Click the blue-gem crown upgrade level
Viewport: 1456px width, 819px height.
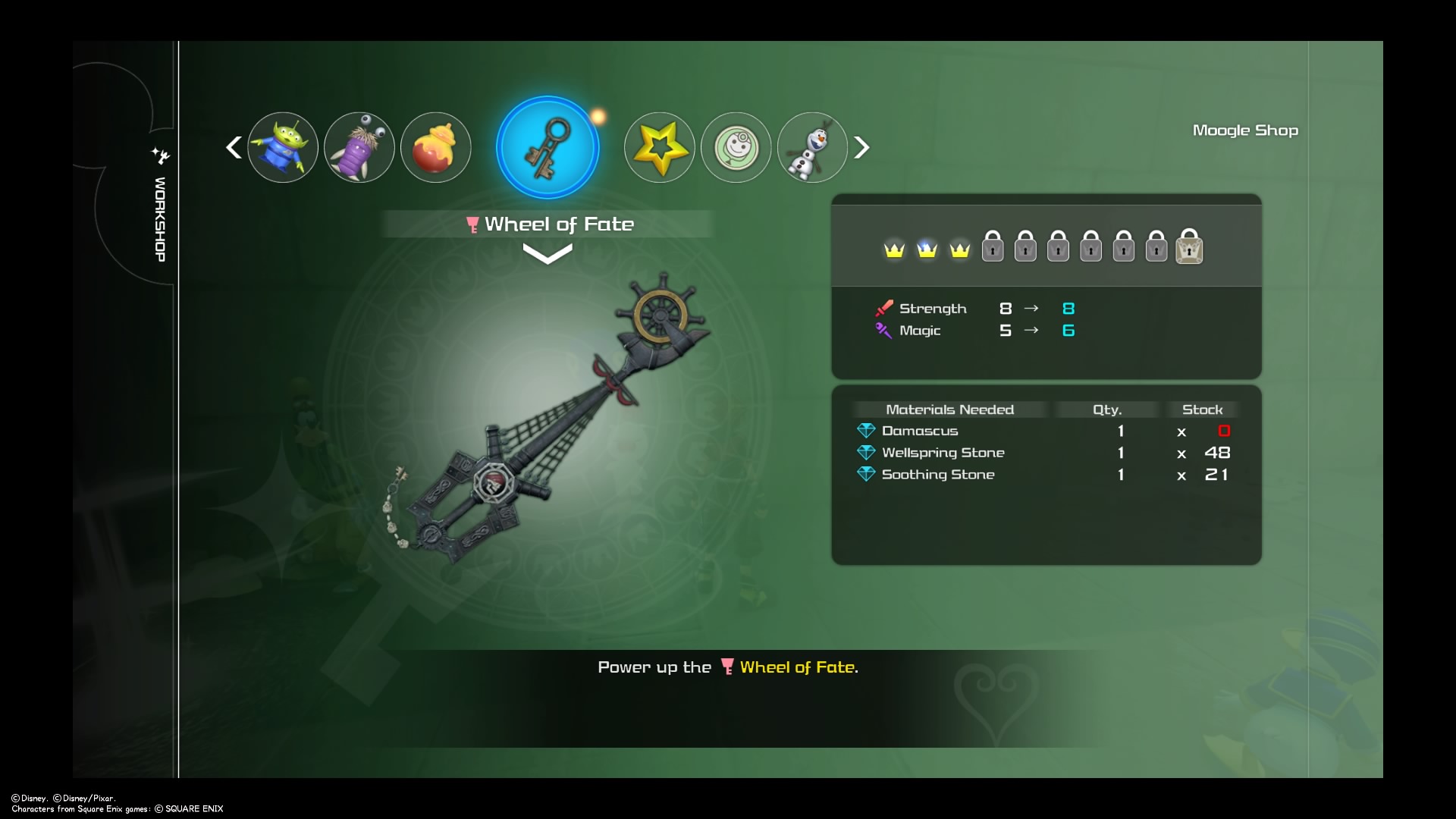click(x=927, y=249)
